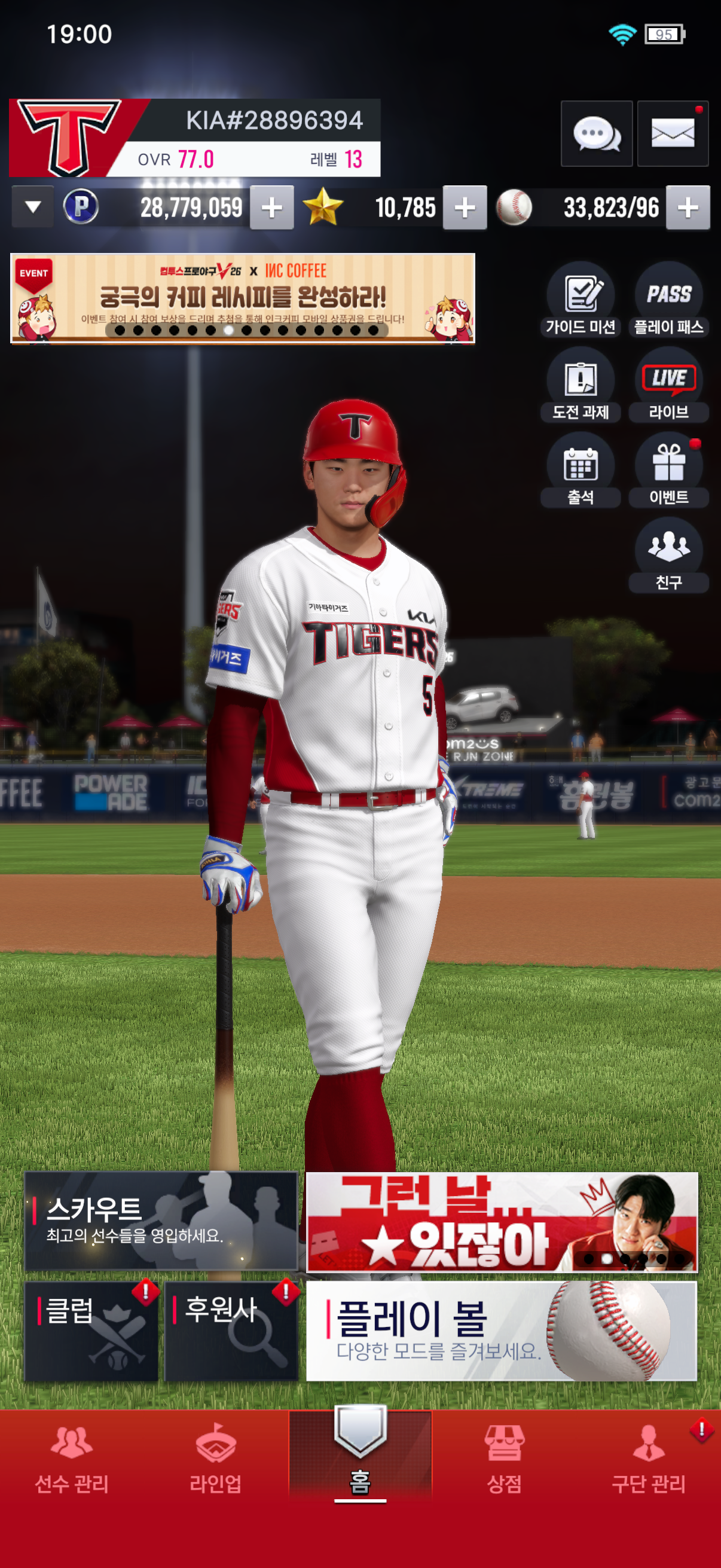Switch to the 상점 shop tab
The width and height of the screenshot is (721, 1568).
click(504, 1461)
